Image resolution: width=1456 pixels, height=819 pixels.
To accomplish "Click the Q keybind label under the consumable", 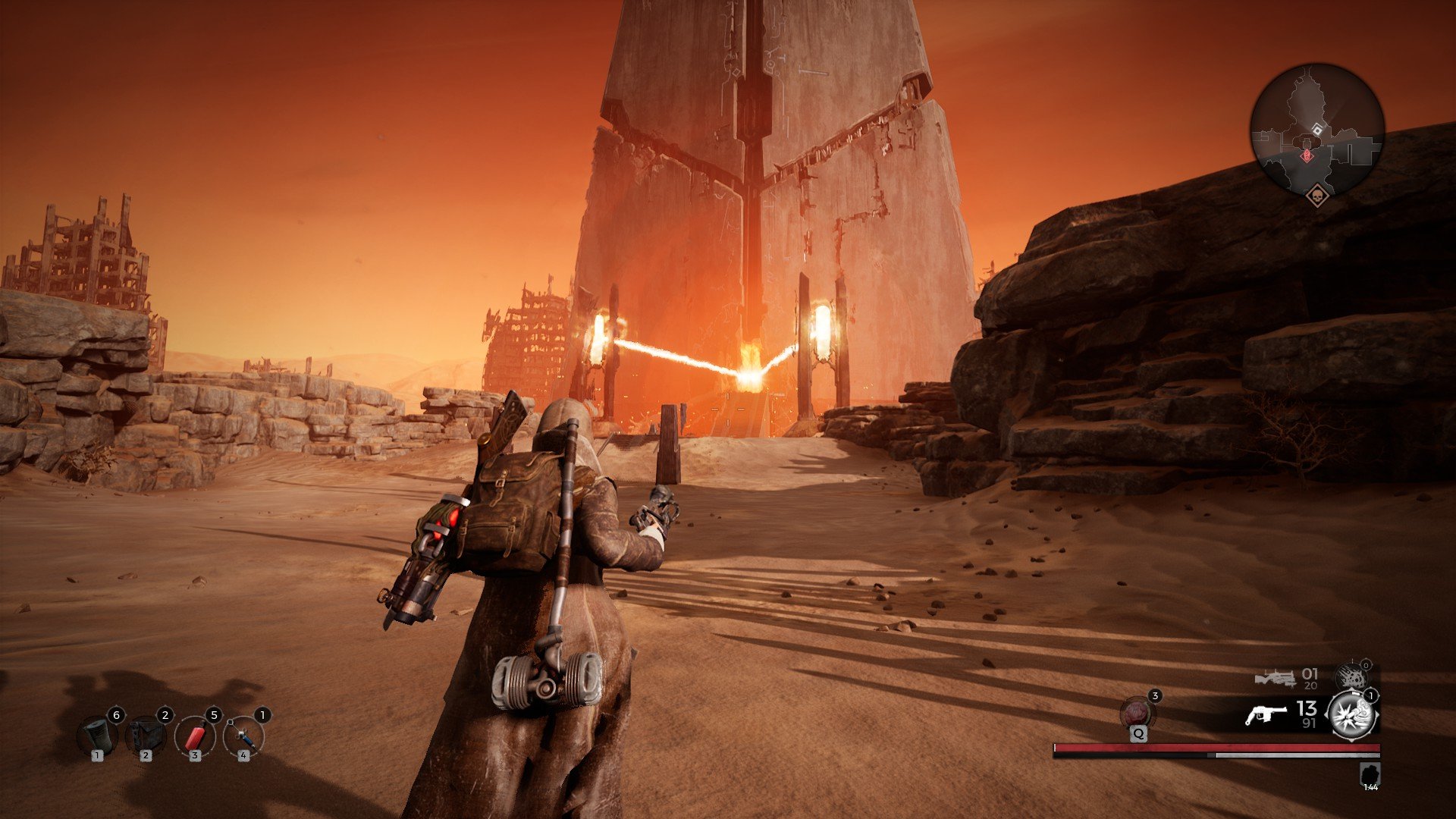I will 1138,735.
